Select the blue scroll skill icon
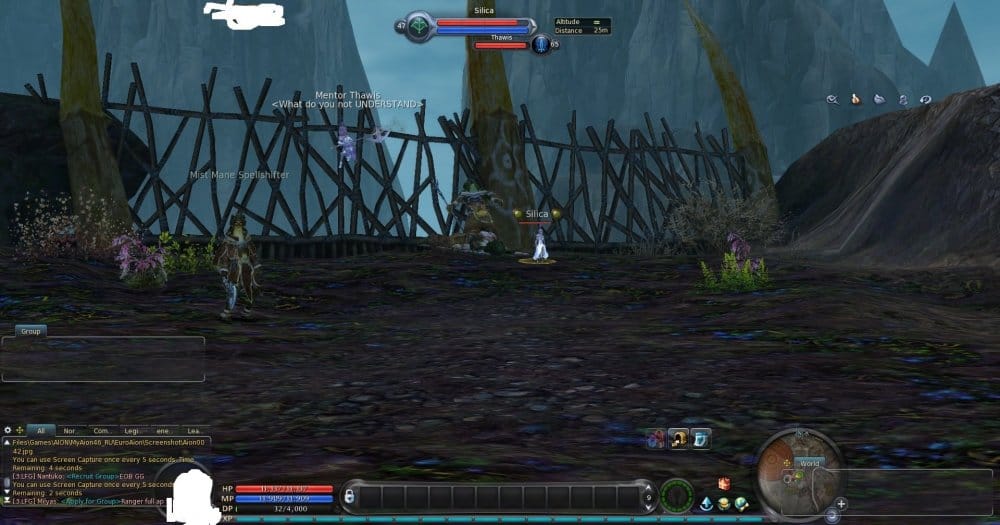This screenshot has width=1000, height=525. point(702,438)
